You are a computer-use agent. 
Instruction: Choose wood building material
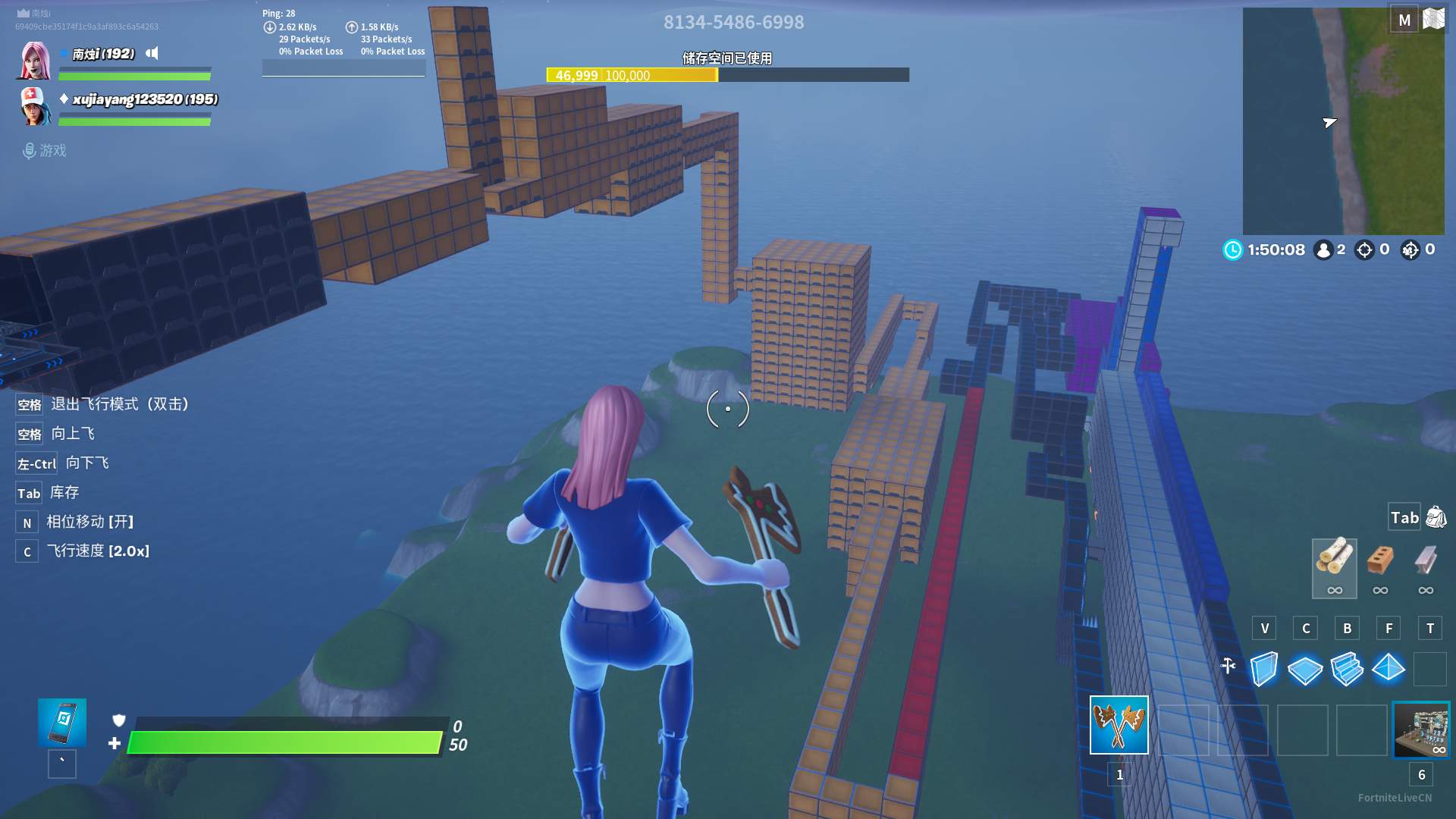tap(1334, 560)
